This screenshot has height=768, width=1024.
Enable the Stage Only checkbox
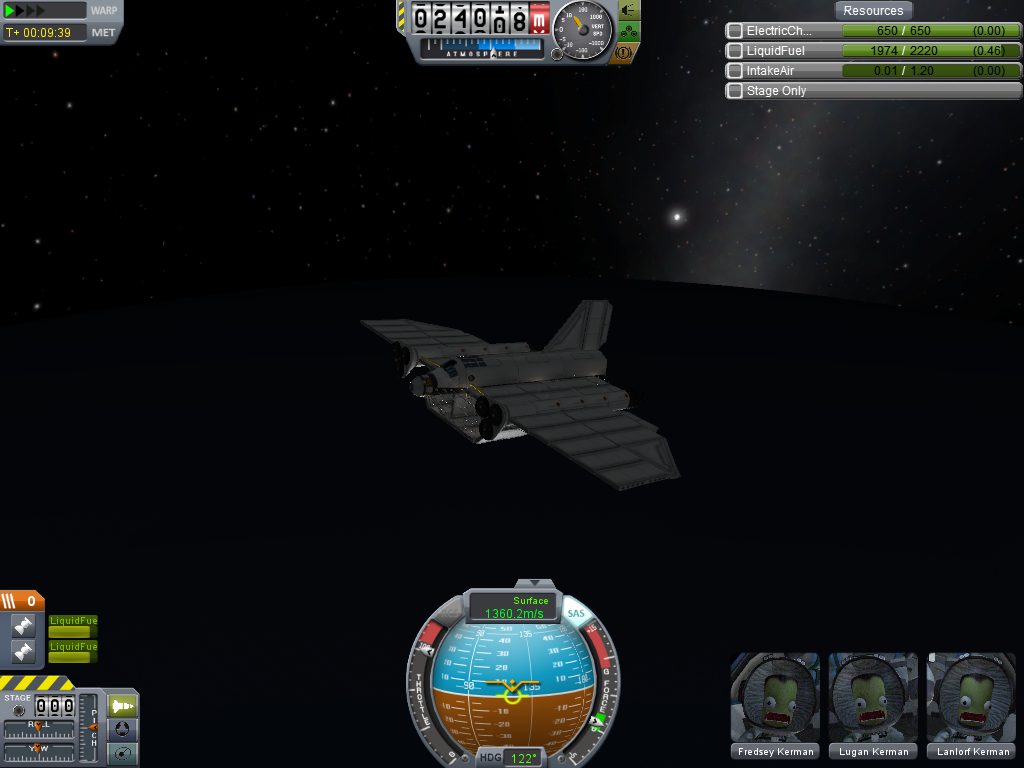pyautogui.click(x=735, y=91)
